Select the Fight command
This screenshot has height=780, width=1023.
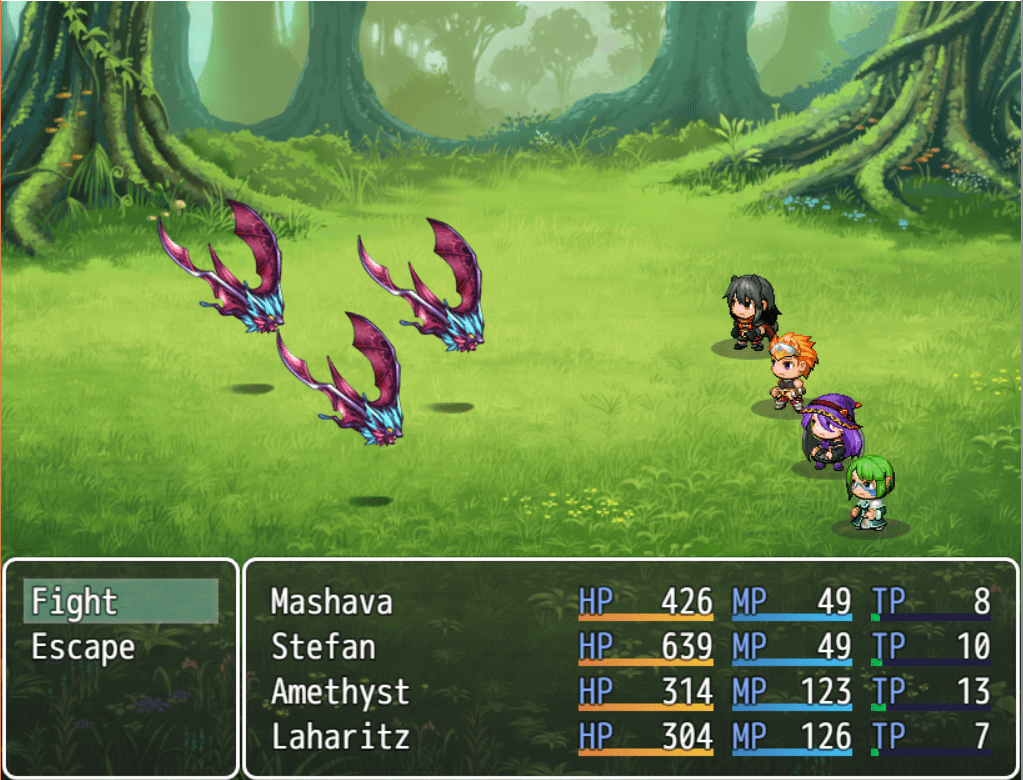(120, 602)
